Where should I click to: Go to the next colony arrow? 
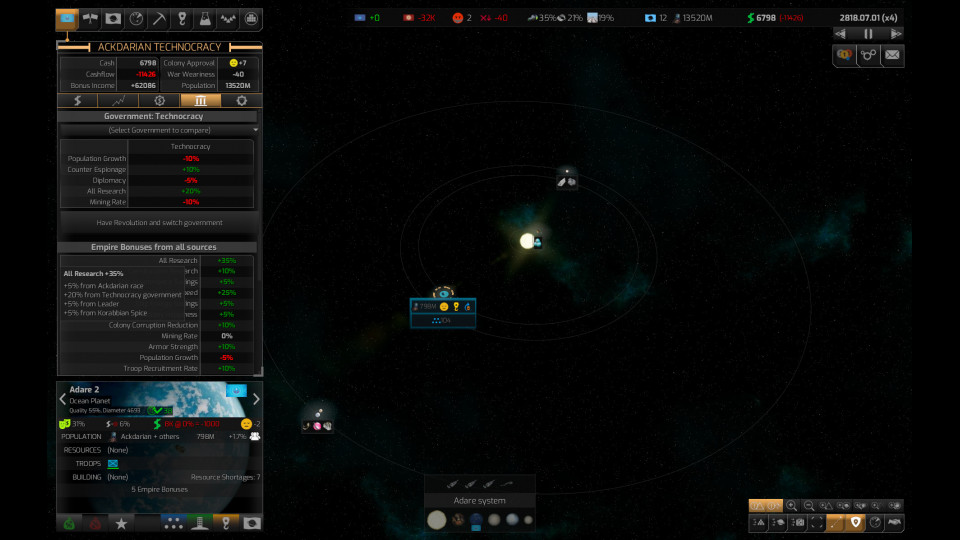[256, 399]
